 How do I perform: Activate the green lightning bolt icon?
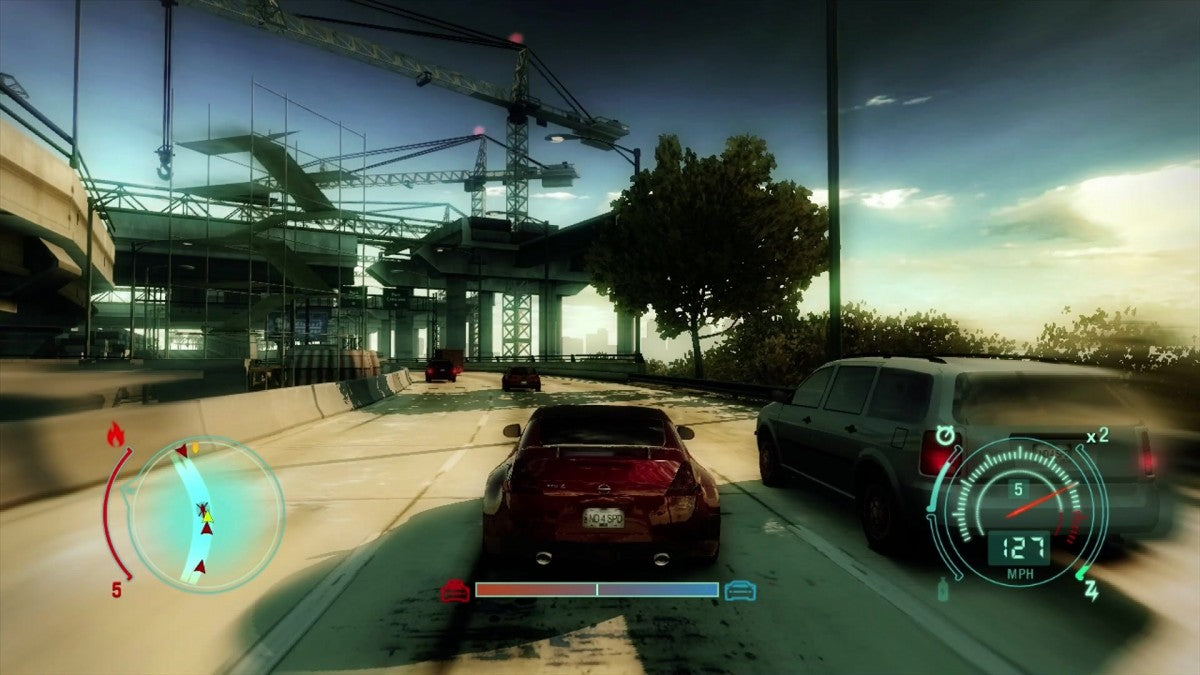point(1091,590)
